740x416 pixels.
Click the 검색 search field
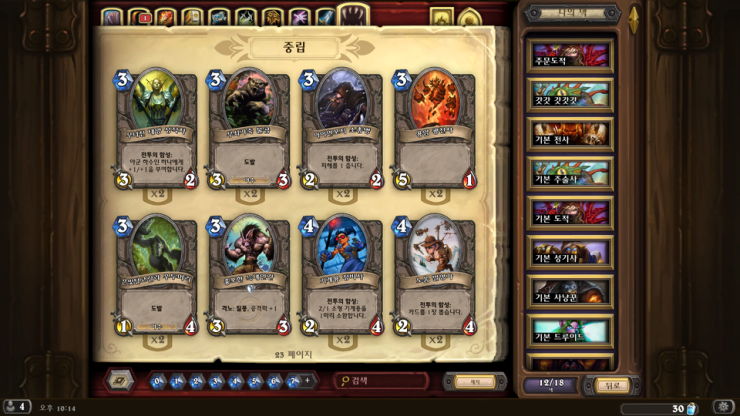[x=385, y=381]
